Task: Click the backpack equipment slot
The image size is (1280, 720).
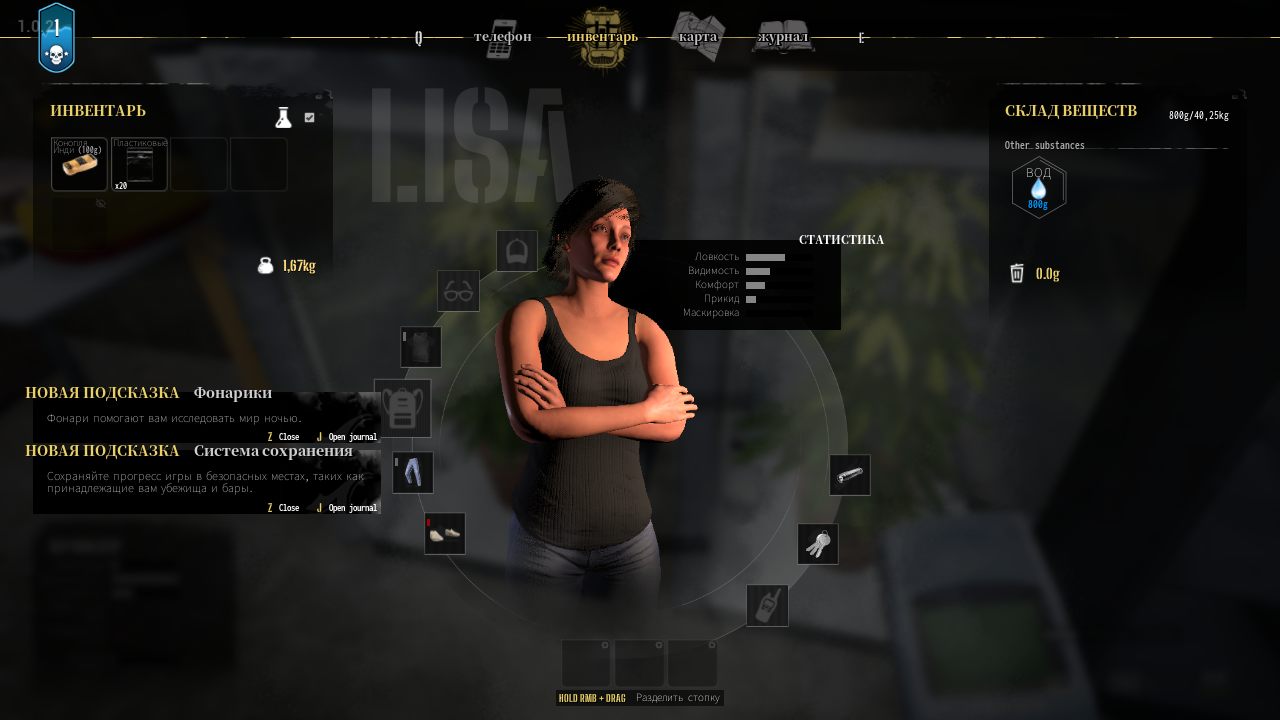Action: coord(403,408)
